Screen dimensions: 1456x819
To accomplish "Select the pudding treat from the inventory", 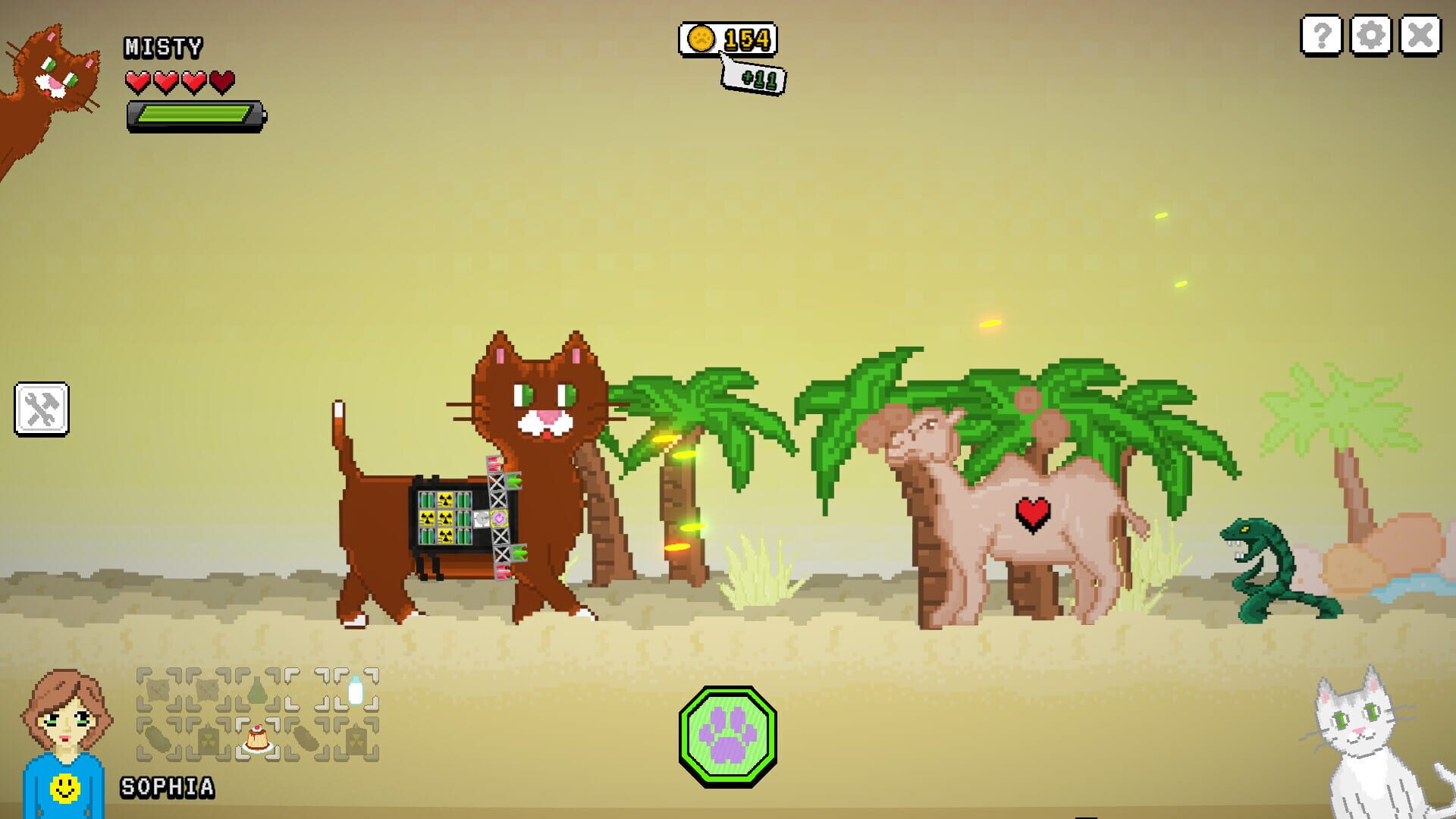I will coord(259,739).
